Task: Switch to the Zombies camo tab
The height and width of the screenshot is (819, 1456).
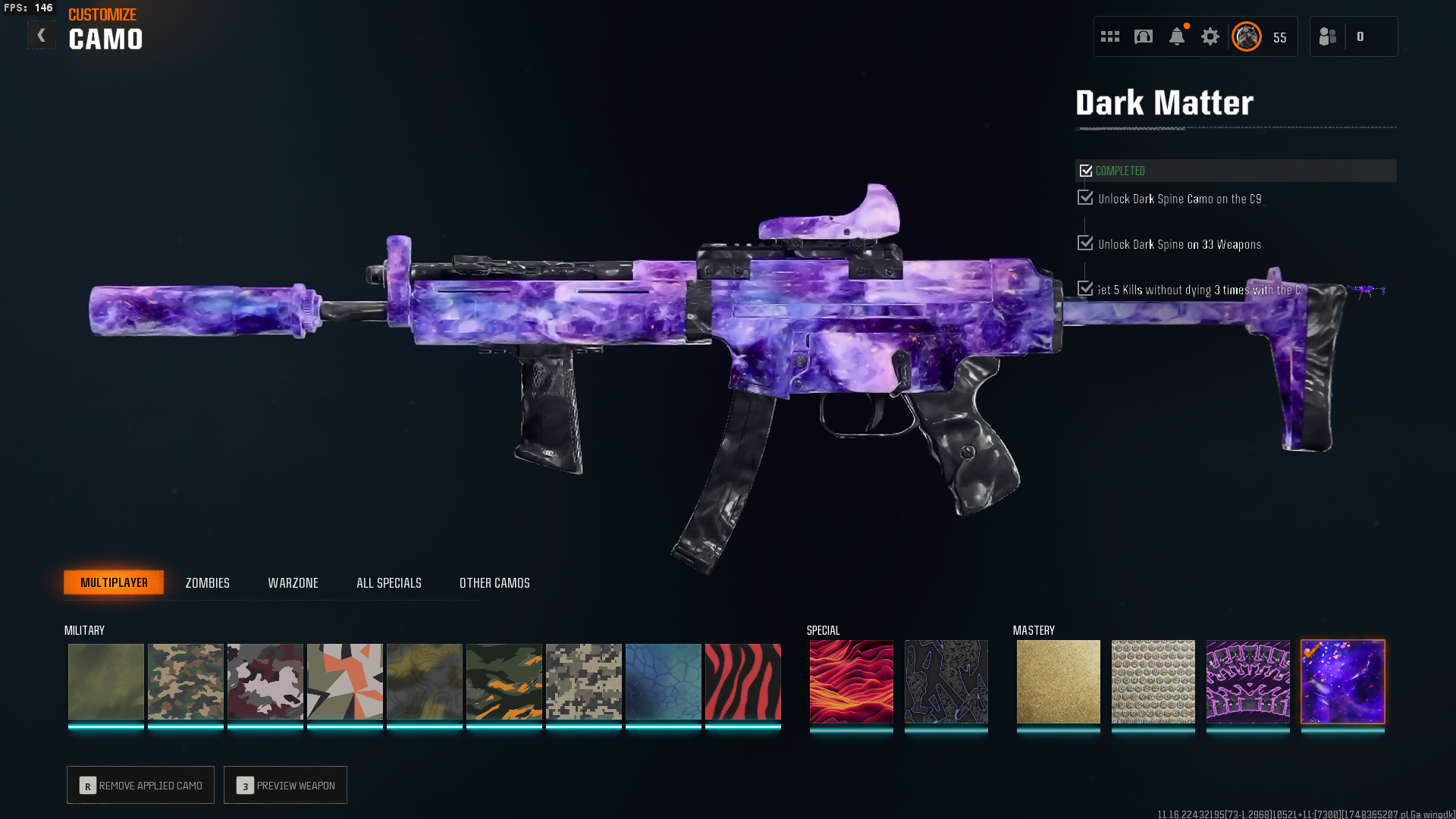Action: (207, 582)
